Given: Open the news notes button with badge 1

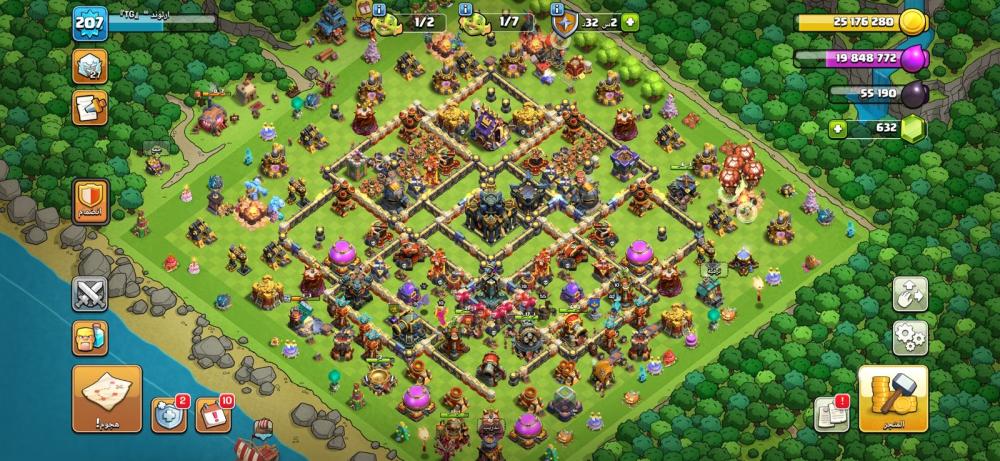Looking at the screenshot, I should (832, 412).
